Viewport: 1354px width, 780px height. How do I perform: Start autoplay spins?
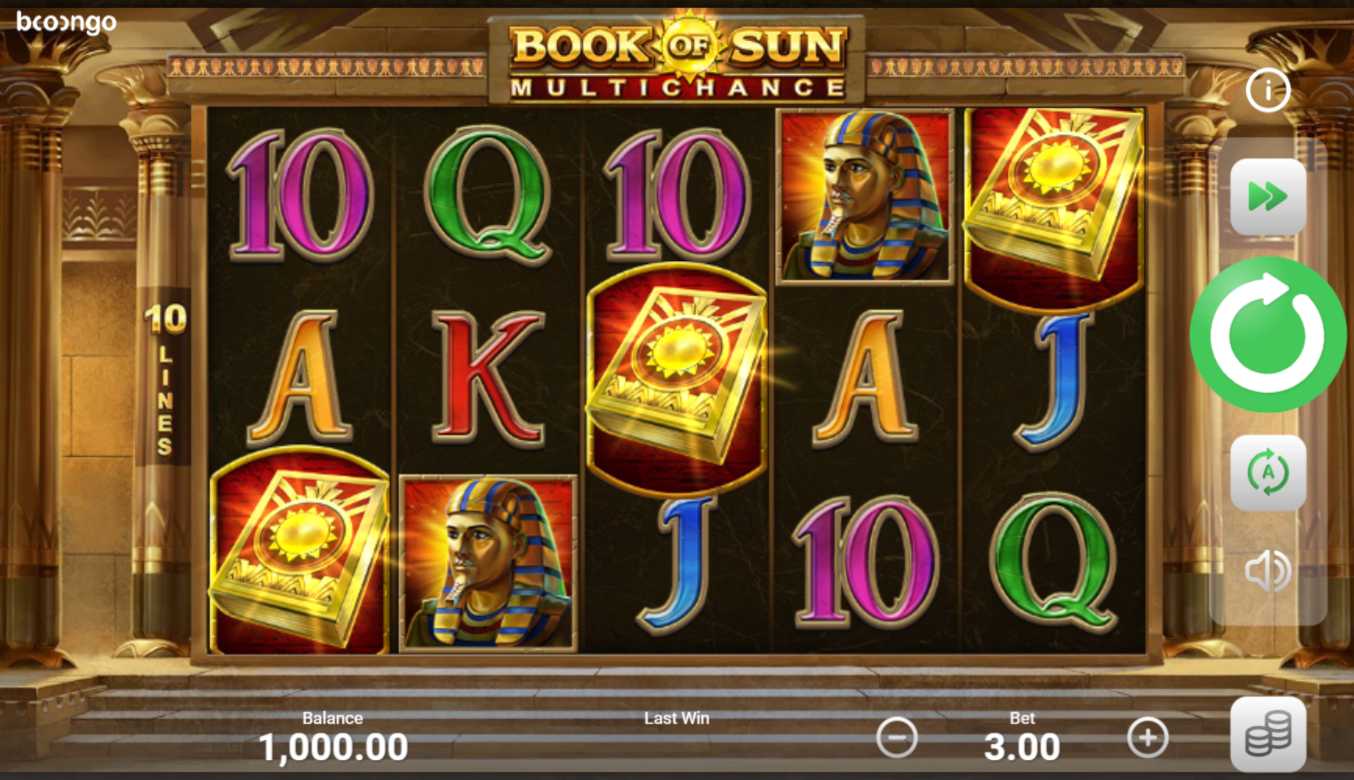[1267, 473]
